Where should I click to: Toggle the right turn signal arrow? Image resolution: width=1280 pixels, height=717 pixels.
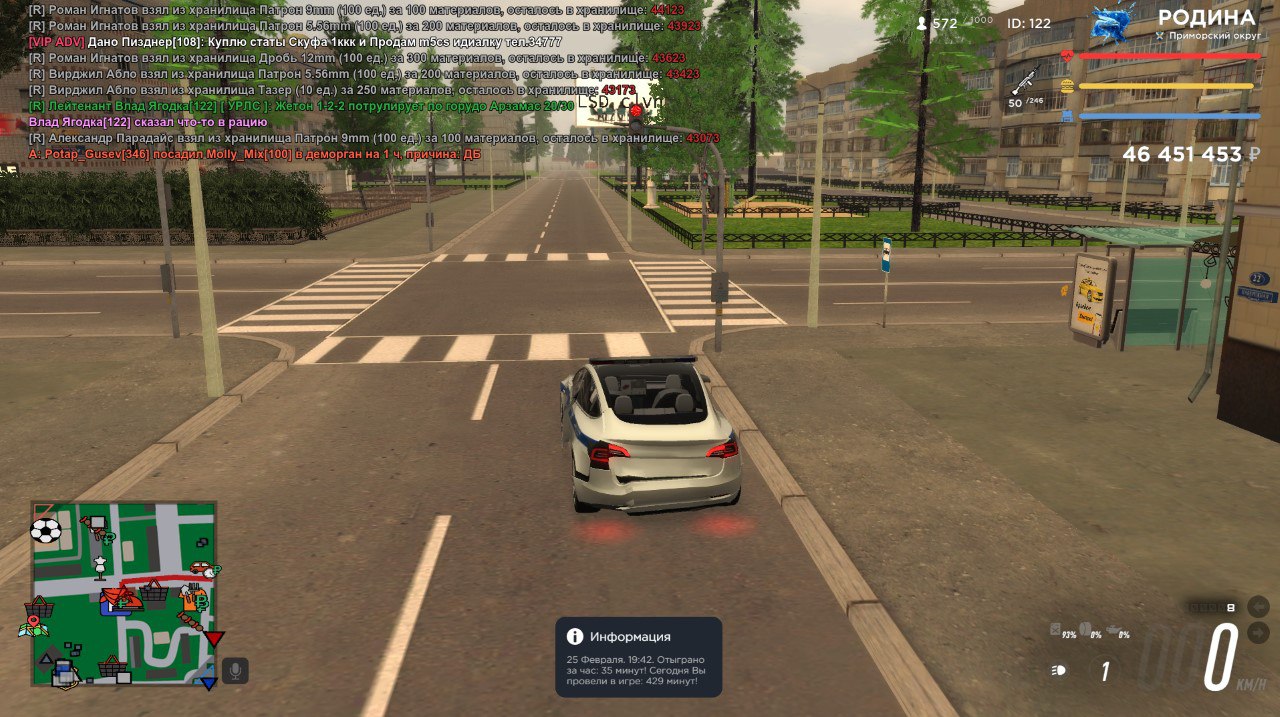pyautogui.click(x=1258, y=632)
